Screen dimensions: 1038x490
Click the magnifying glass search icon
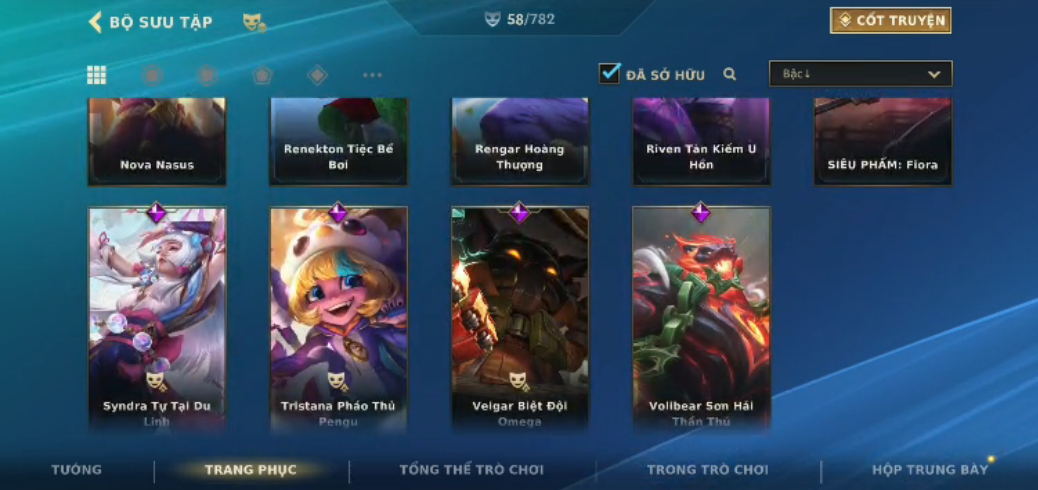[x=730, y=74]
